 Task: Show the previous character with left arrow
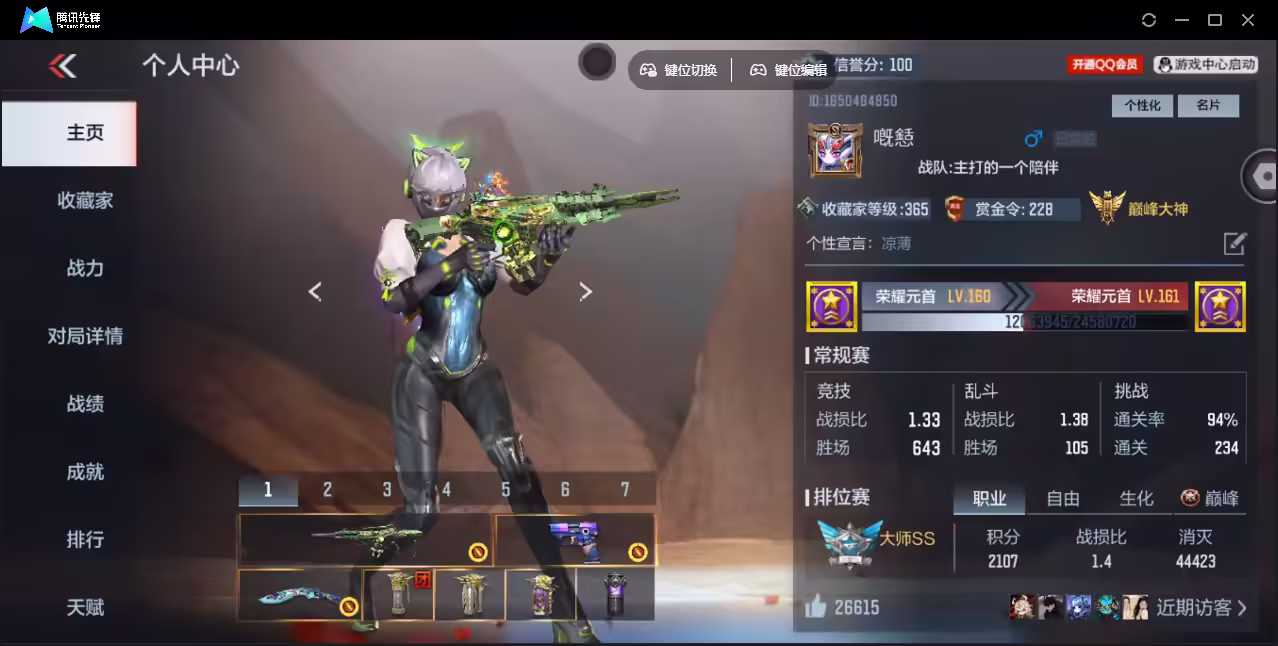[315, 291]
